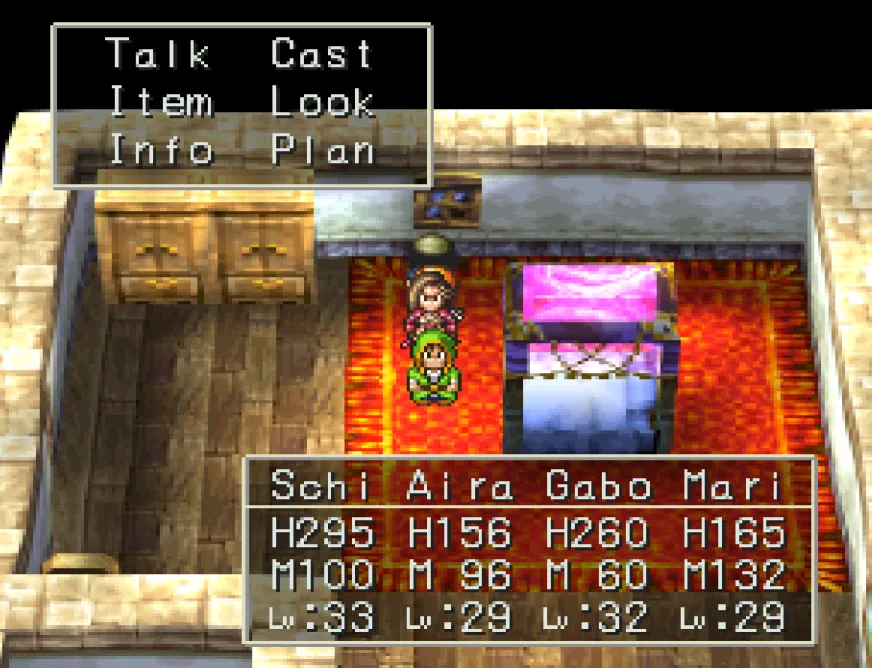Select the Talk command

coord(157,54)
